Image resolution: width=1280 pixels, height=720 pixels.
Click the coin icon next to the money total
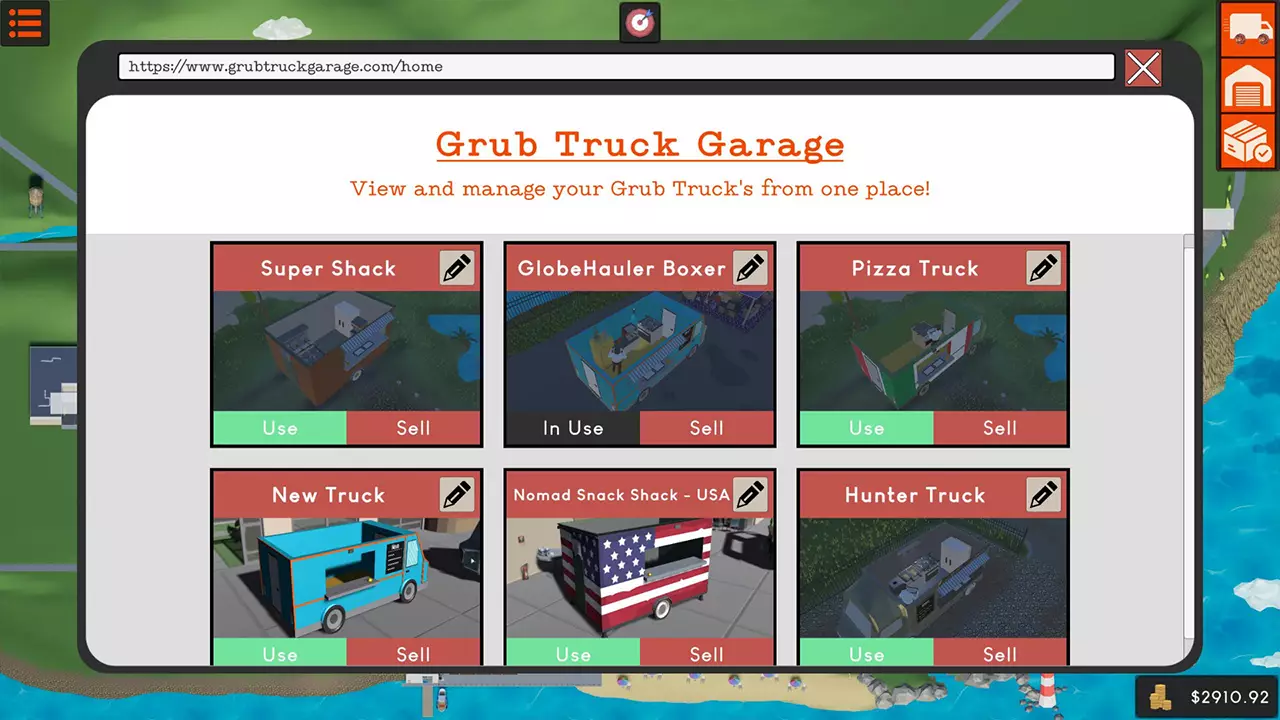[1162, 697]
